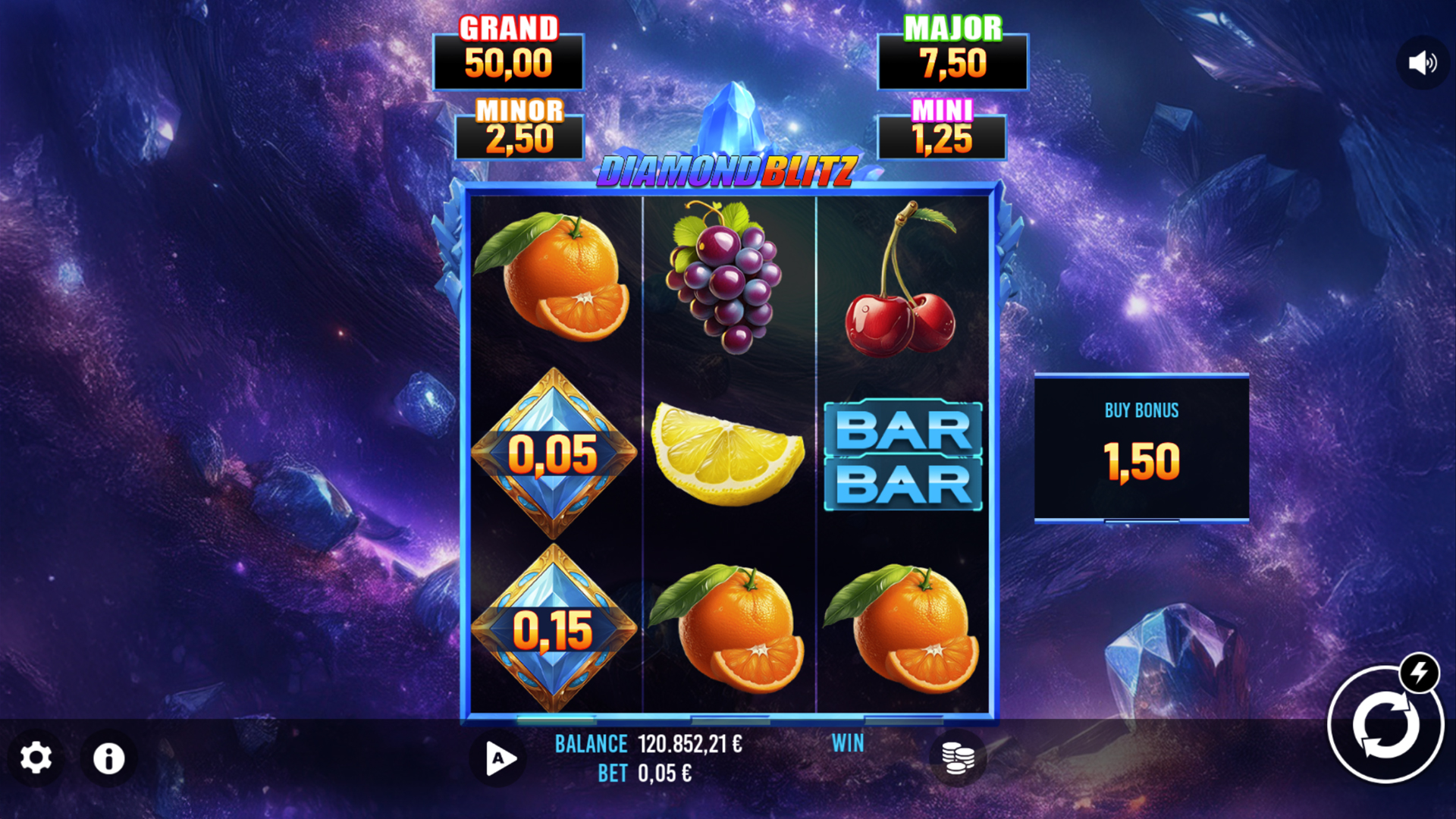Open the gear settings menu
Image resolution: width=1456 pixels, height=819 pixels.
(x=36, y=758)
